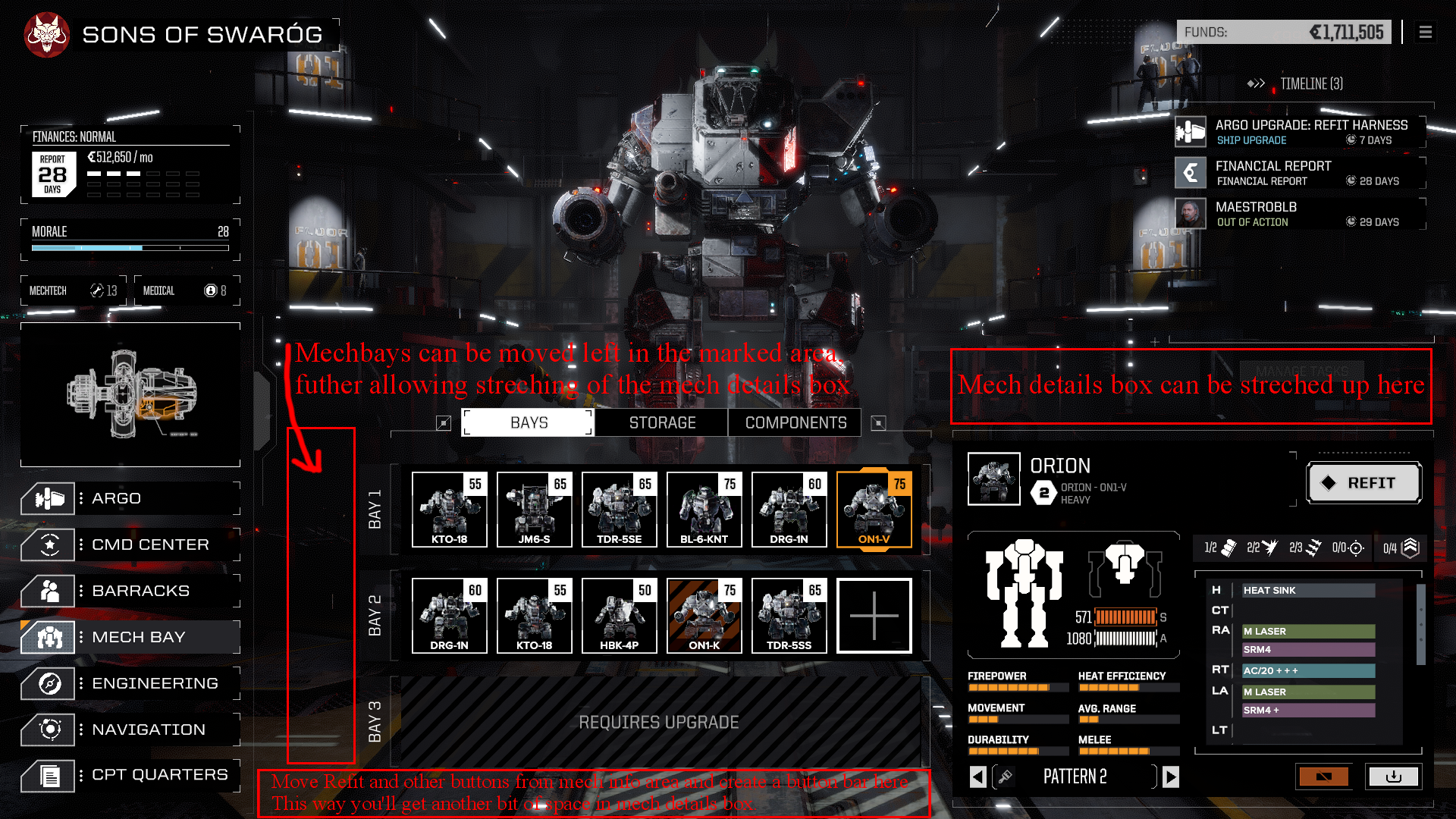Toggle the panel expander right of Components tab
1456x819 pixels.
(x=879, y=422)
